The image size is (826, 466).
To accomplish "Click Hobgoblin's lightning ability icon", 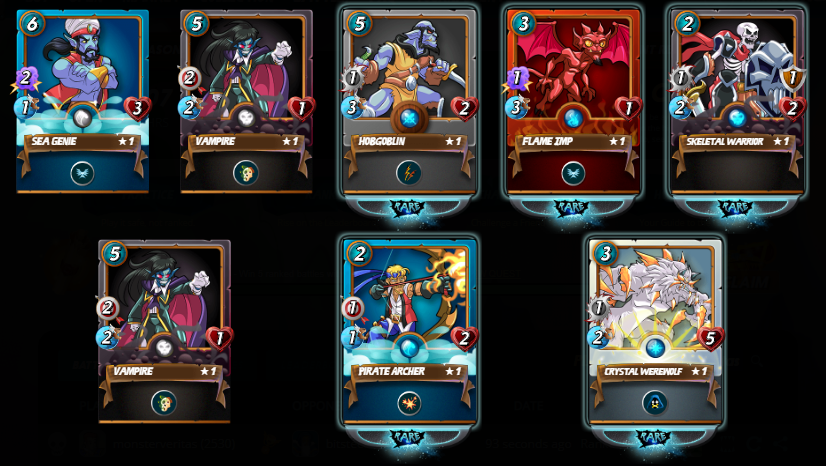I will click(409, 173).
